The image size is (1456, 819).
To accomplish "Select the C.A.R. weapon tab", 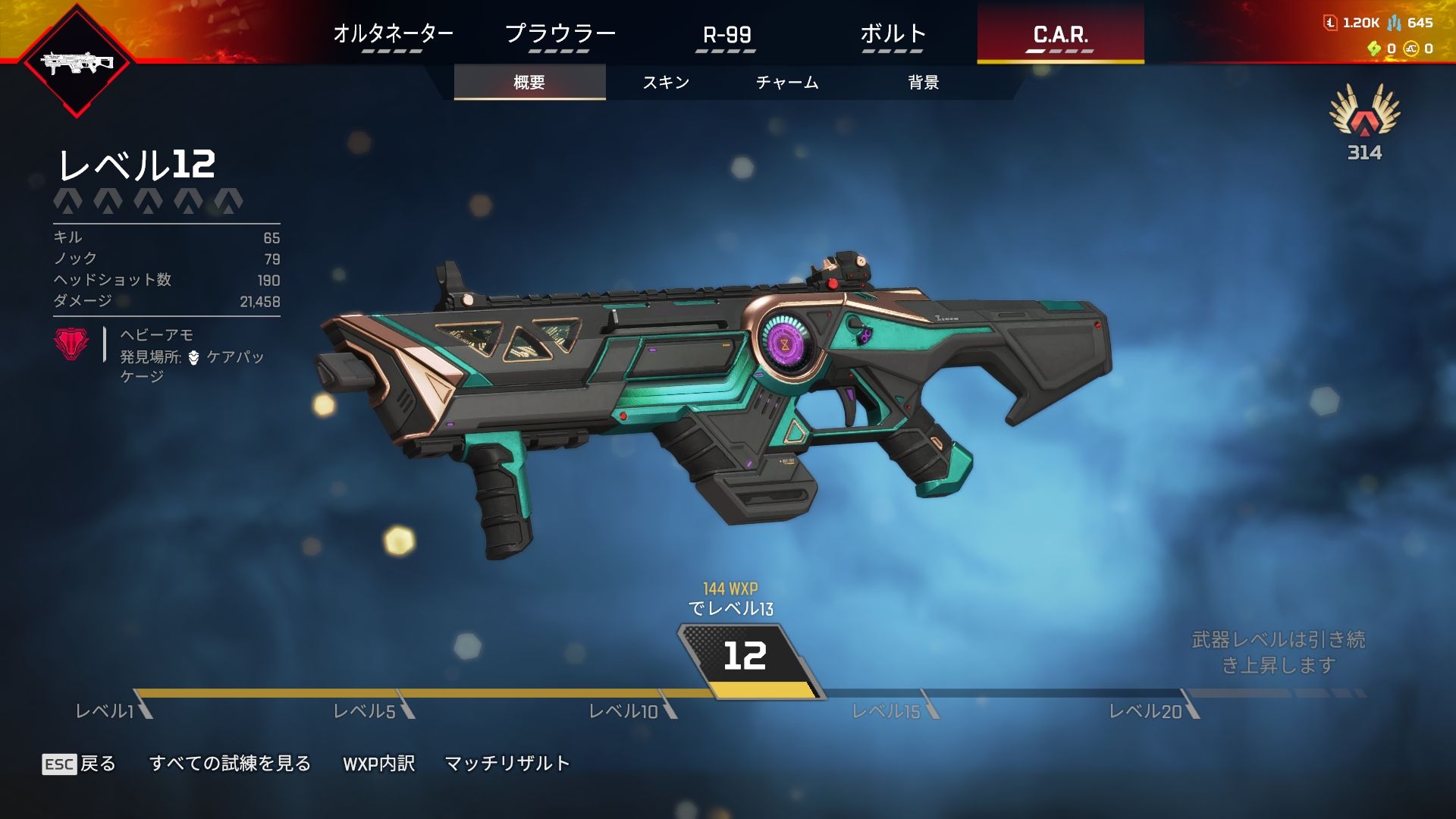I will (x=1060, y=34).
